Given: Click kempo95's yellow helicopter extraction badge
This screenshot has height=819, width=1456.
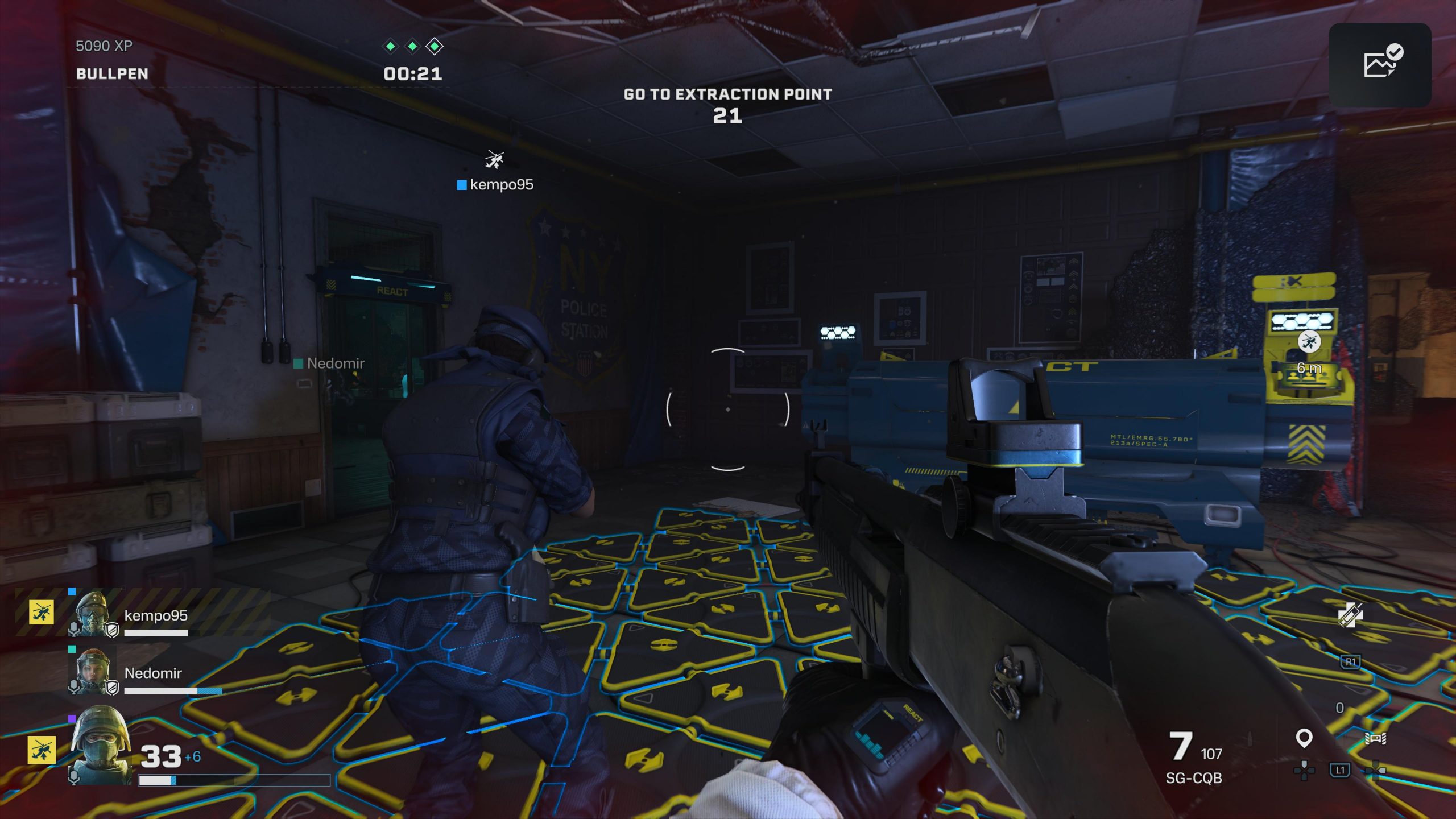Looking at the screenshot, I should [42, 613].
